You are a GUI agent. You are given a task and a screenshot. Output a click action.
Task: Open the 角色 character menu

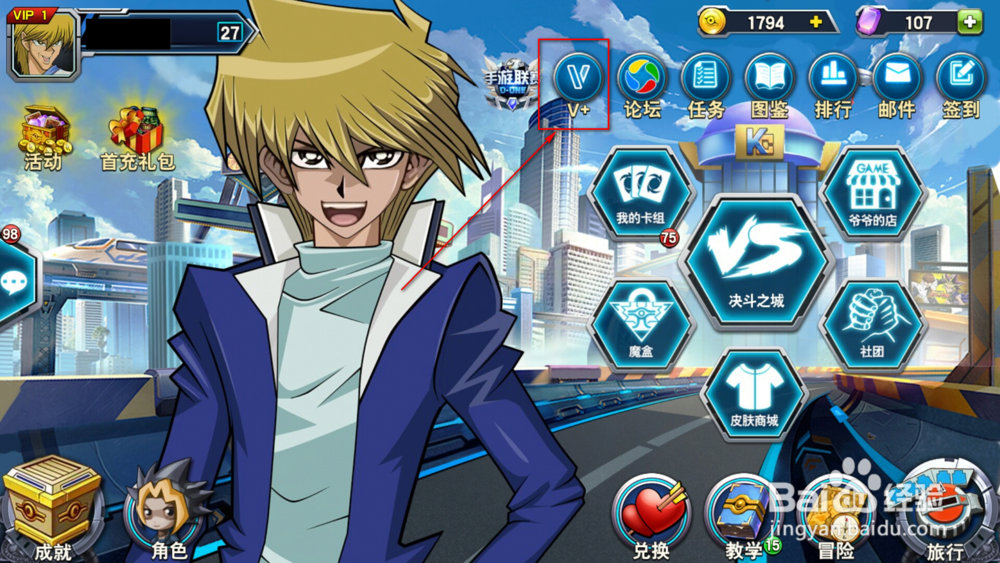click(168, 510)
